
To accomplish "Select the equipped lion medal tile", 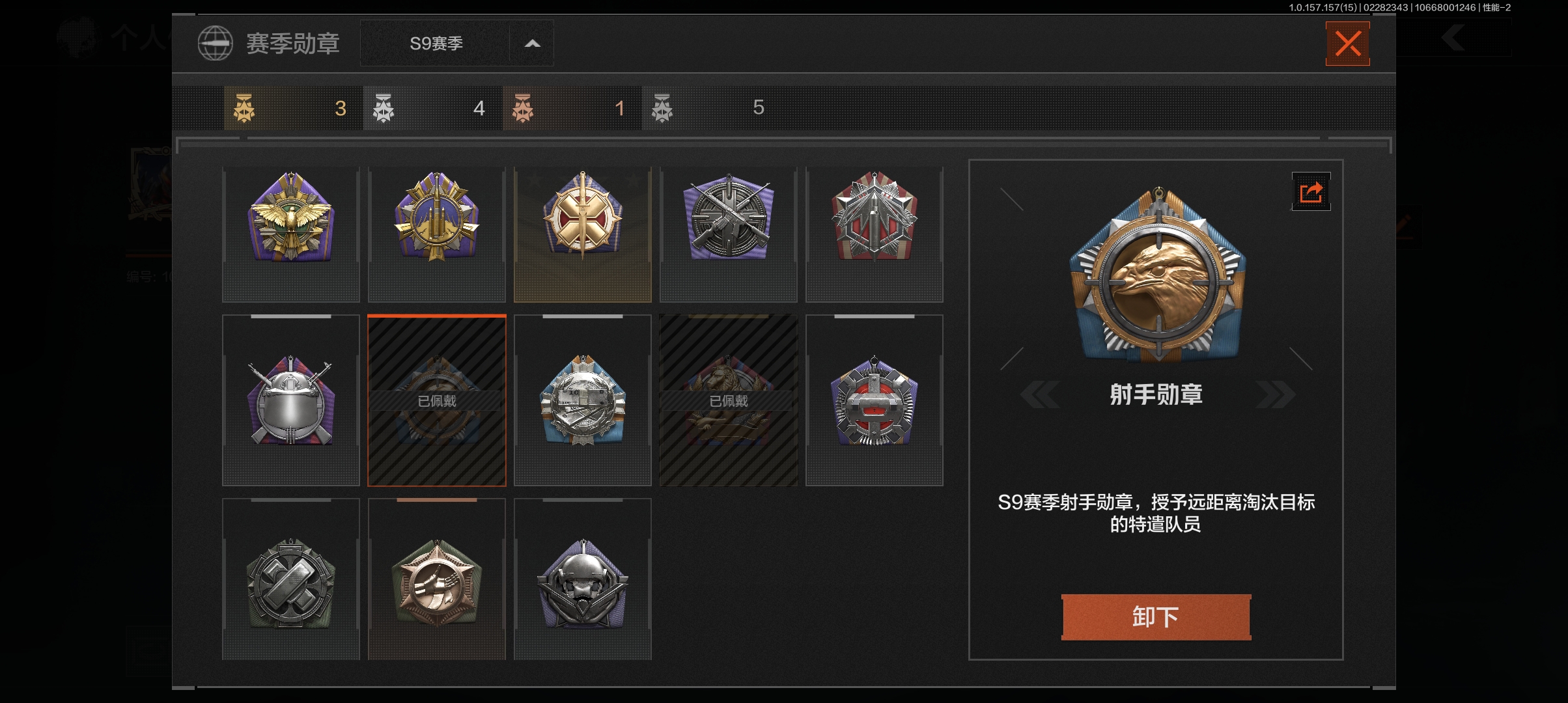I will pos(729,400).
